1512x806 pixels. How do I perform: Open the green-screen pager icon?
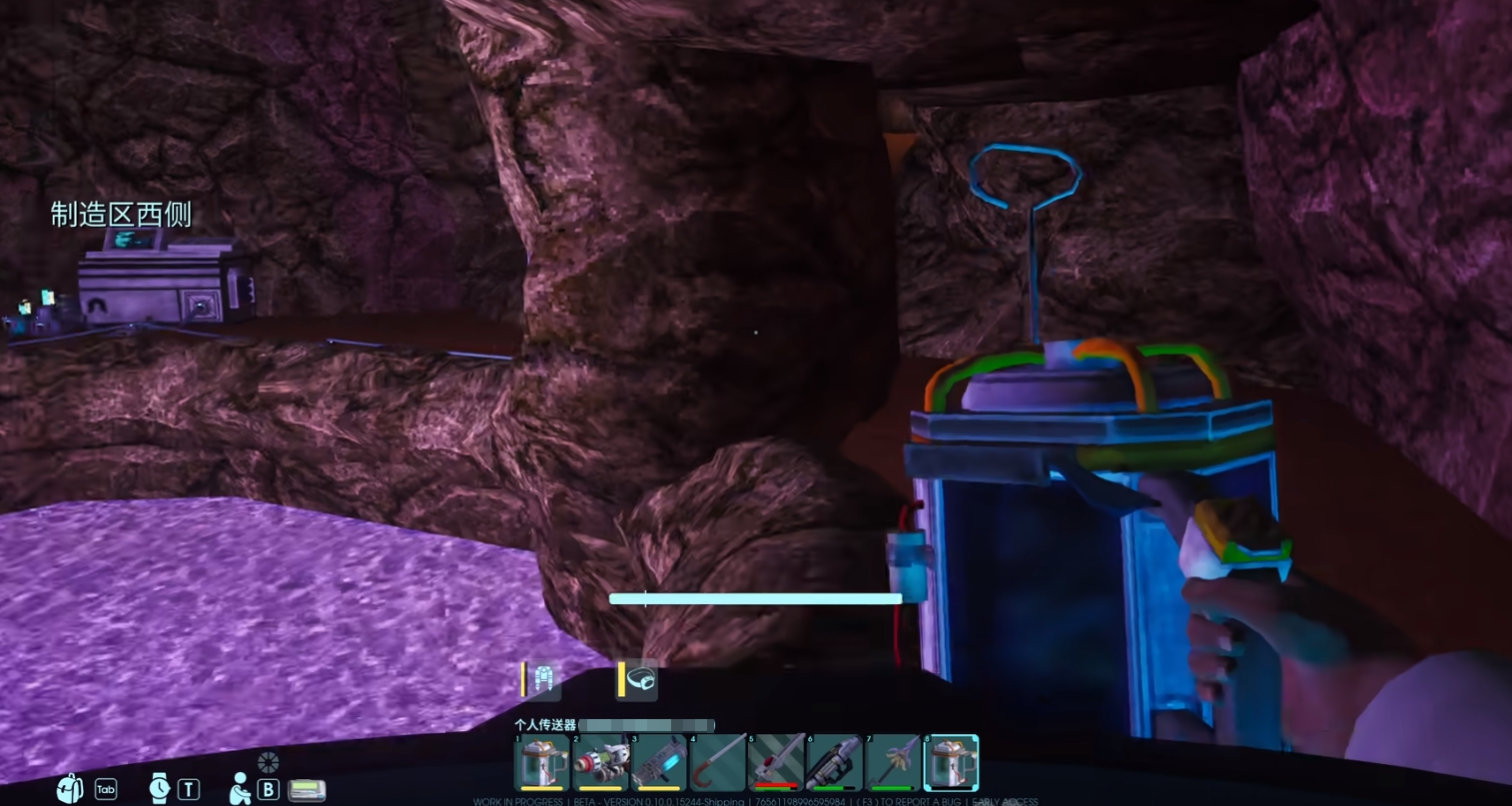pos(307,790)
